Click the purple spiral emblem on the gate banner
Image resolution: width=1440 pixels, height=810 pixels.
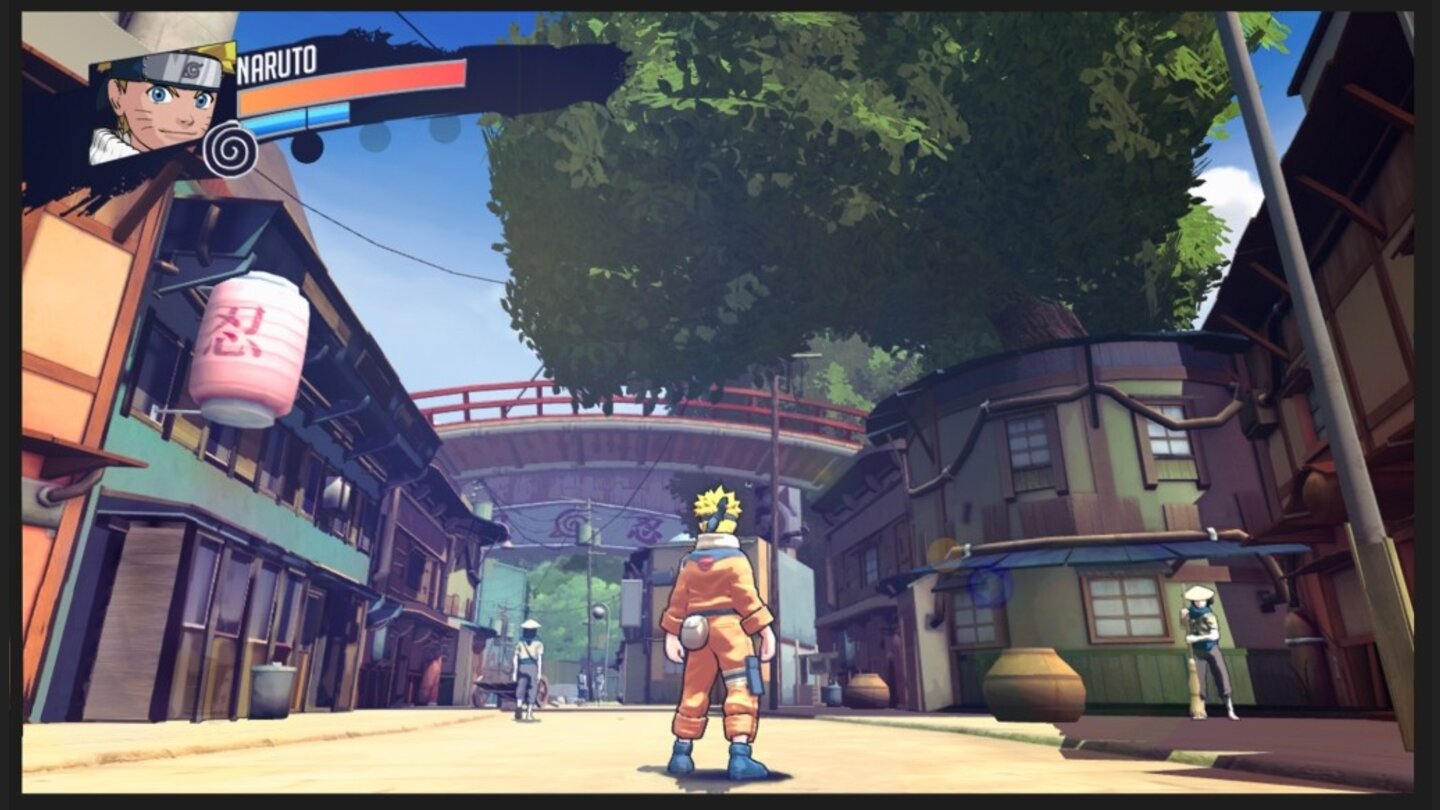[572, 521]
